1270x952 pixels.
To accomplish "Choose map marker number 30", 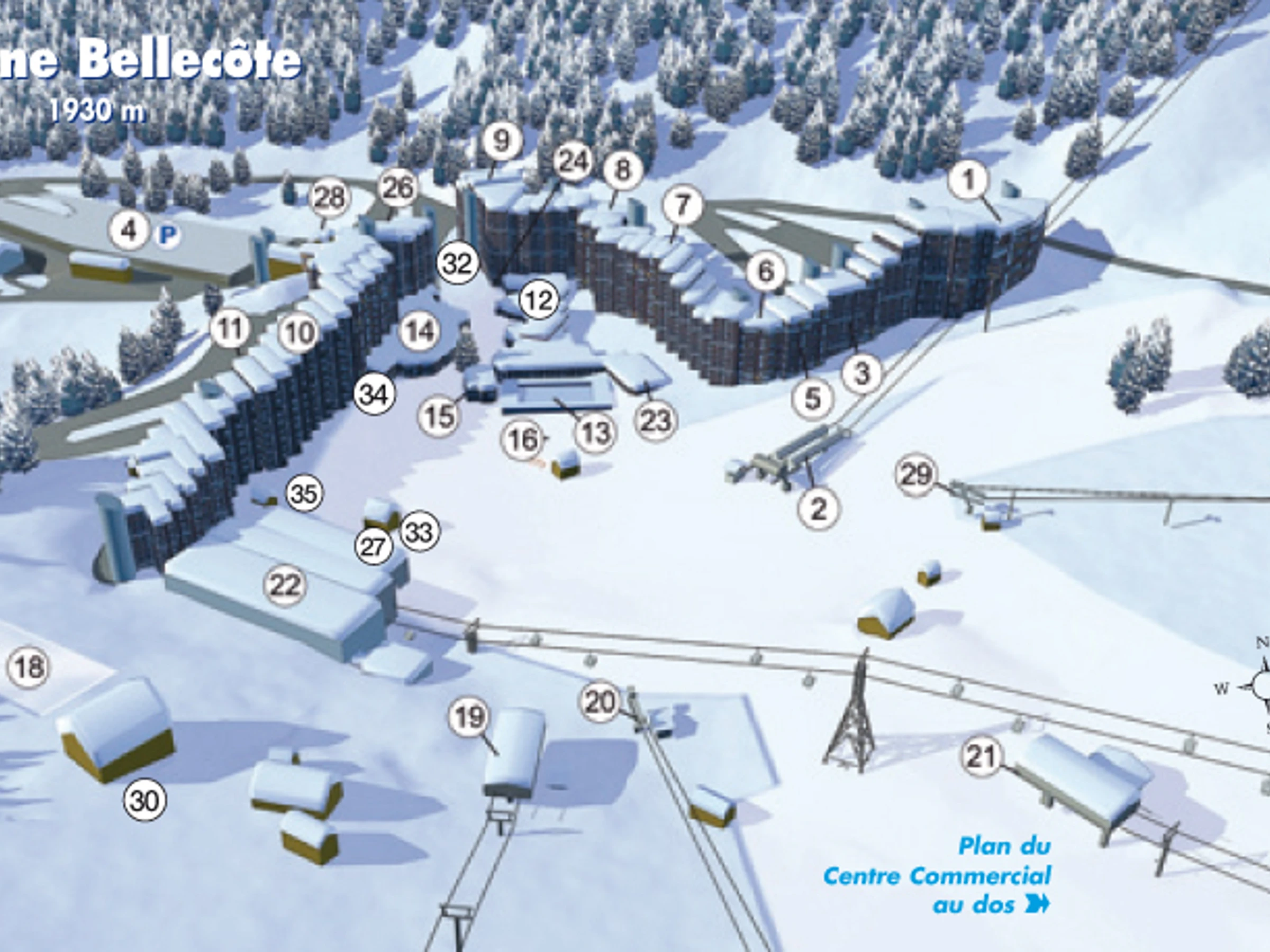I will coord(144,800).
